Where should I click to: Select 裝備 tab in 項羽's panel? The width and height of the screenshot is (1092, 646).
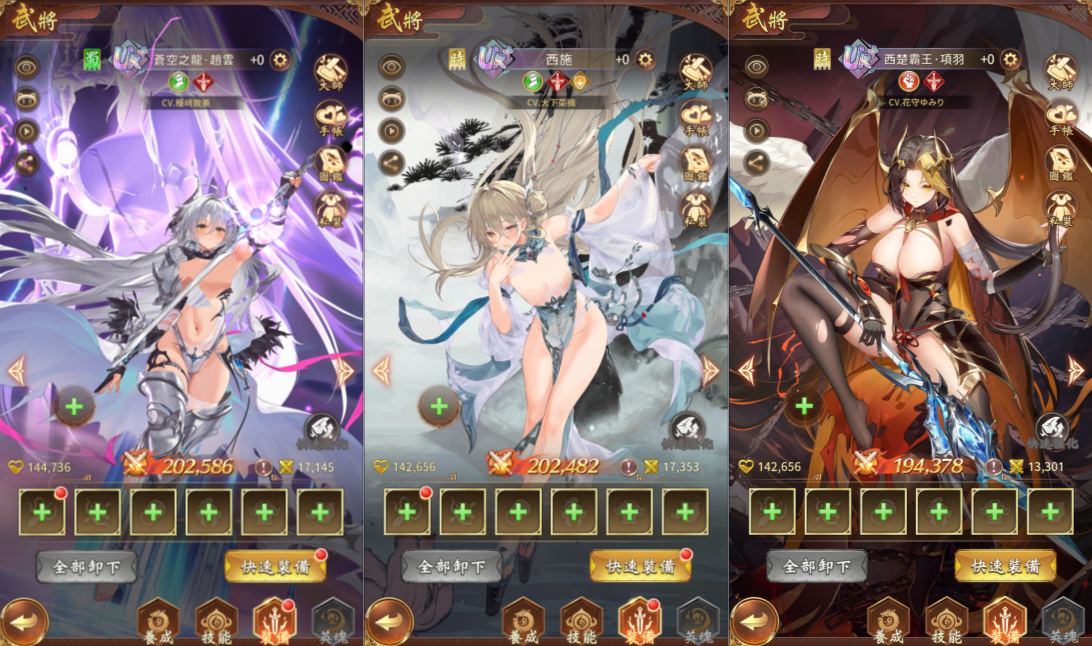1004,621
